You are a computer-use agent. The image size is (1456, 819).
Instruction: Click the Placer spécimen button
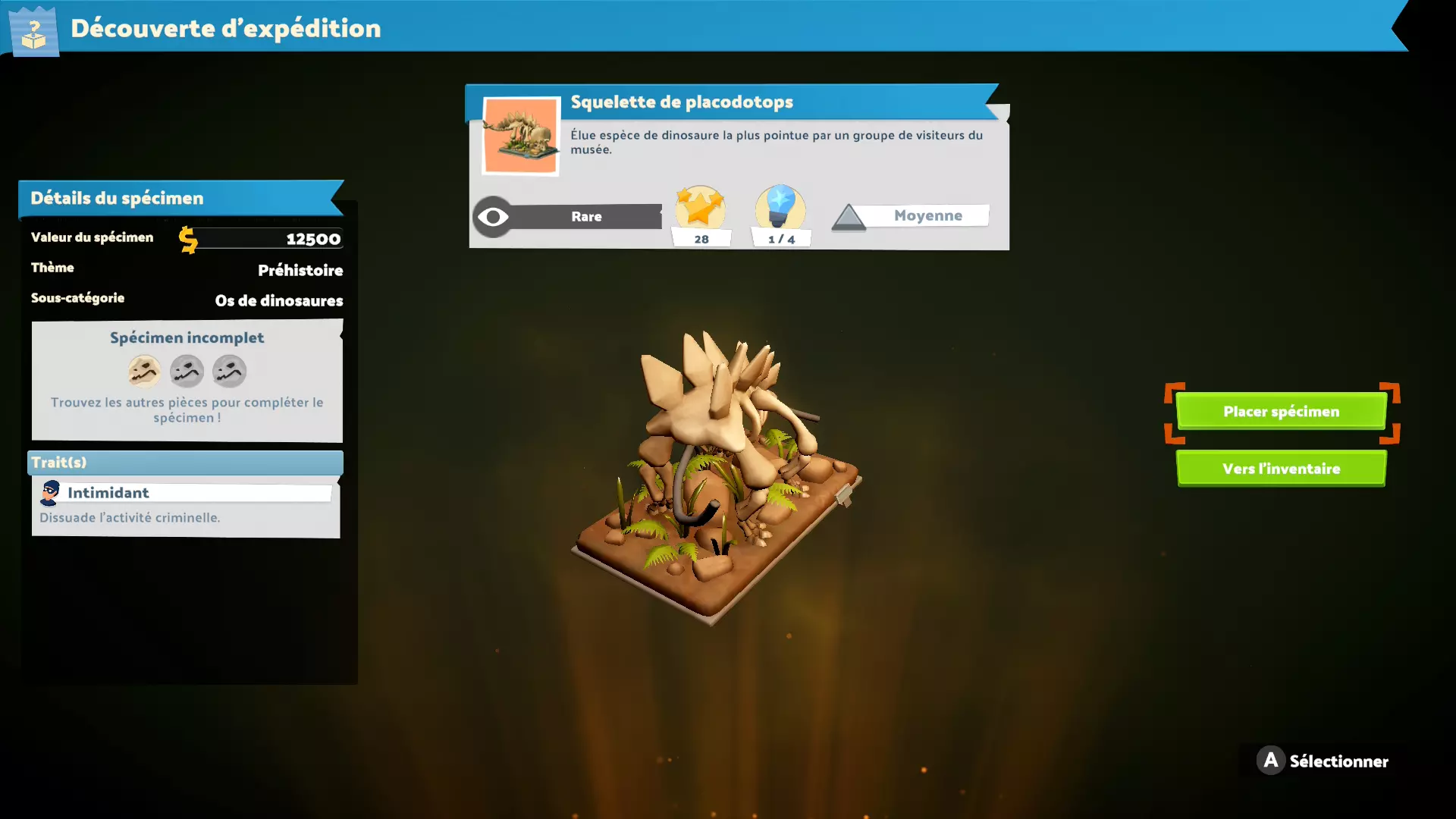tap(1281, 411)
